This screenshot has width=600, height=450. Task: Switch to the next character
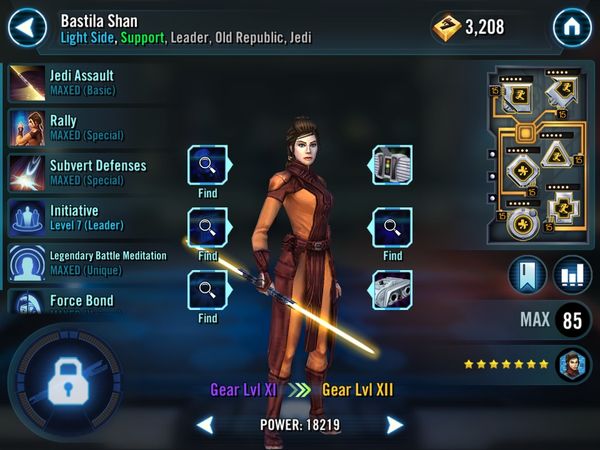[395, 425]
